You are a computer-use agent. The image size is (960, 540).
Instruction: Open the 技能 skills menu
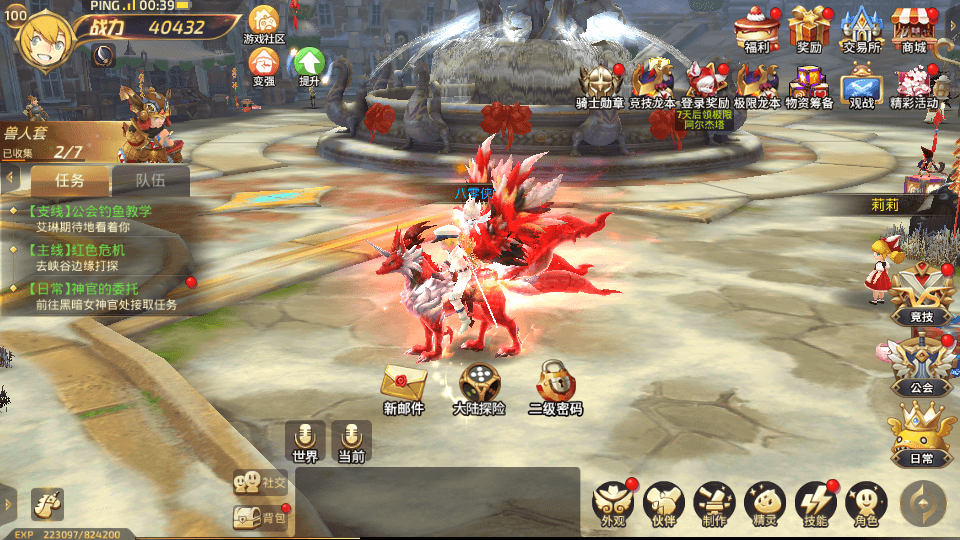[x=815, y=503]
